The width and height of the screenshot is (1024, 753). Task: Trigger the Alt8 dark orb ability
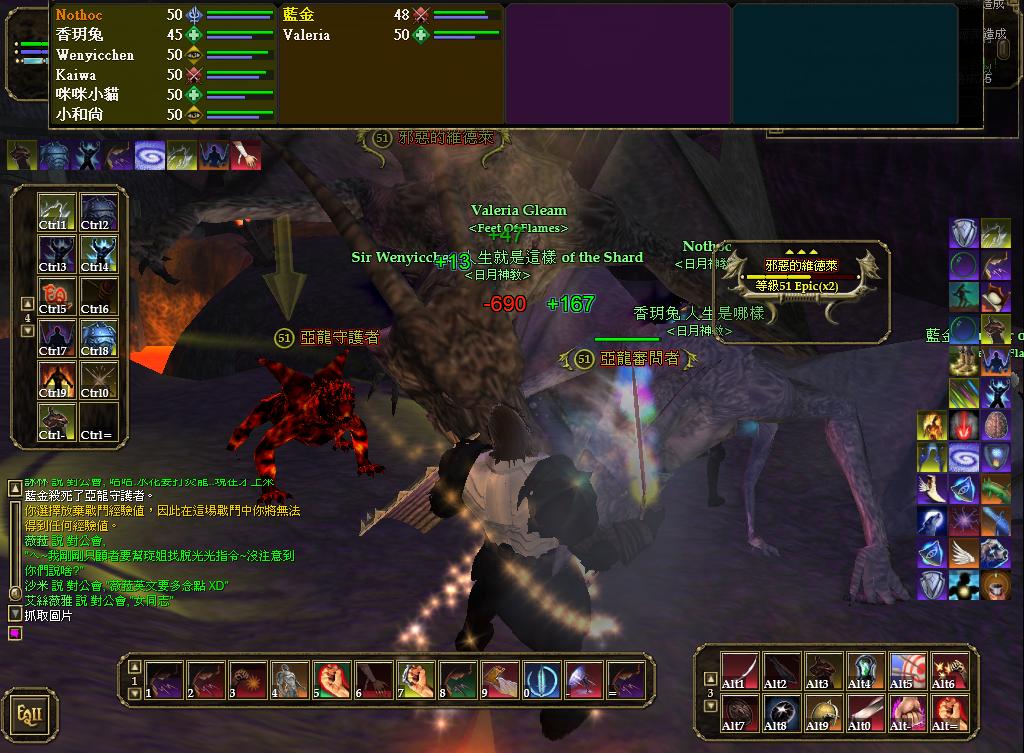[x=781, y=713]
